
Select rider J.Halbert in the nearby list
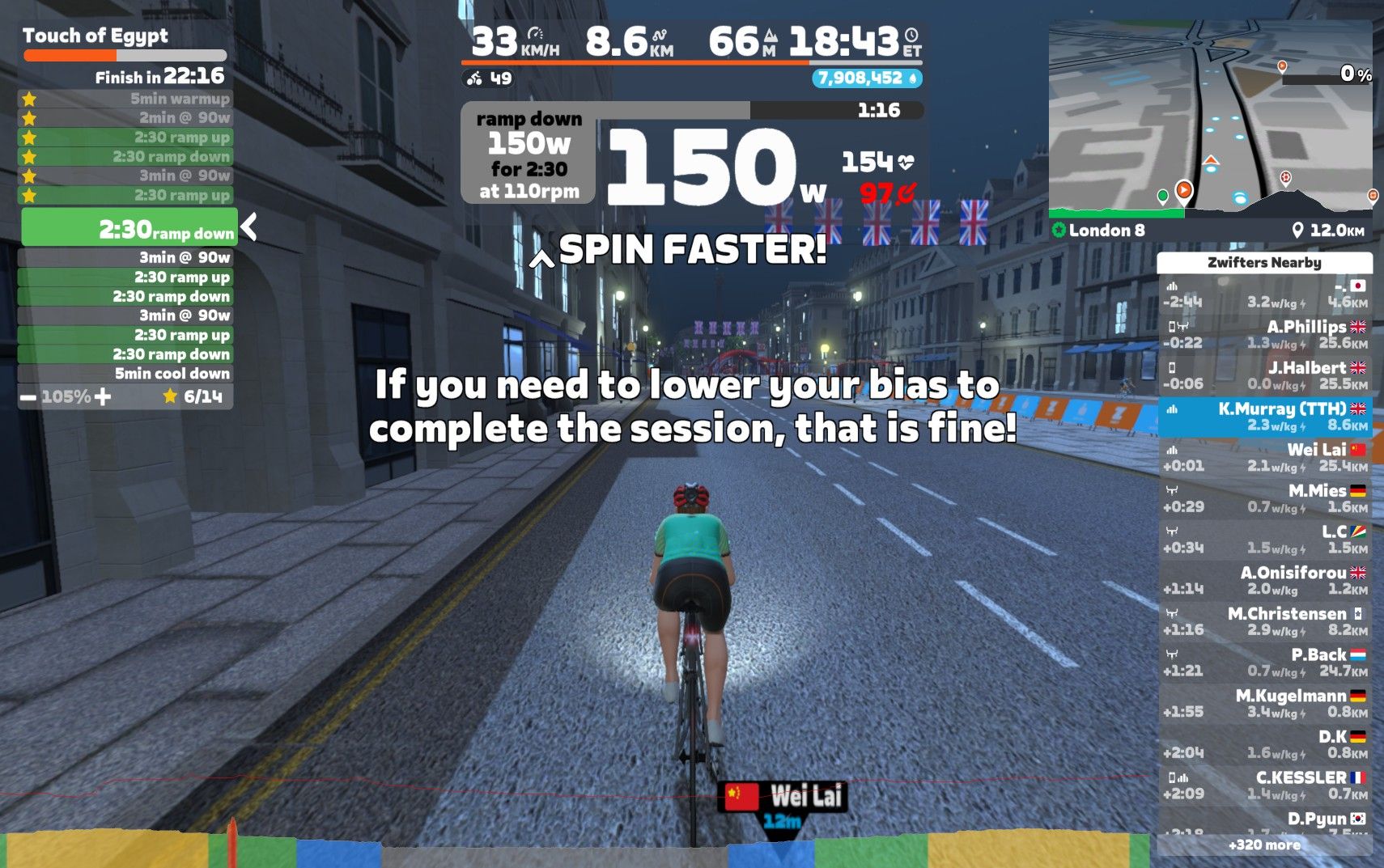1264,375
